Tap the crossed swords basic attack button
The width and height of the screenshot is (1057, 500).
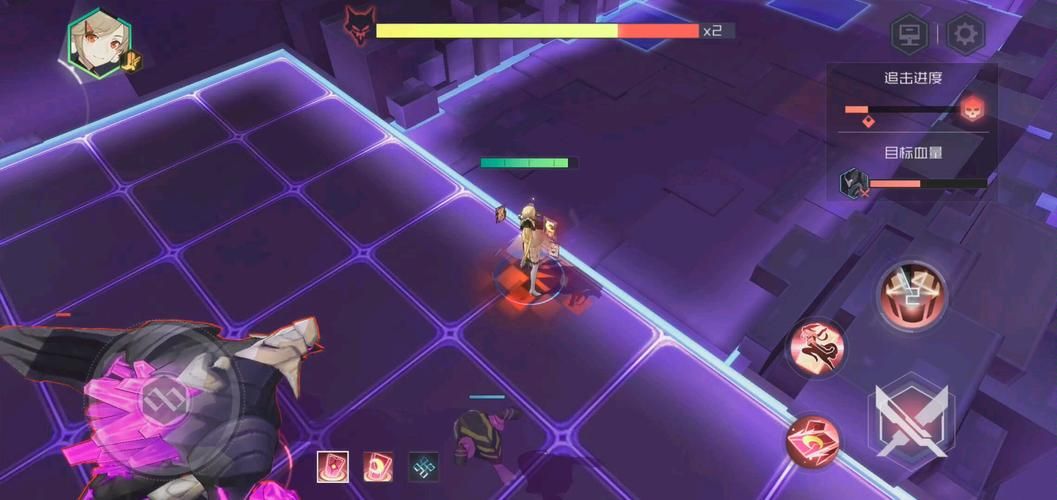point(909,418)
